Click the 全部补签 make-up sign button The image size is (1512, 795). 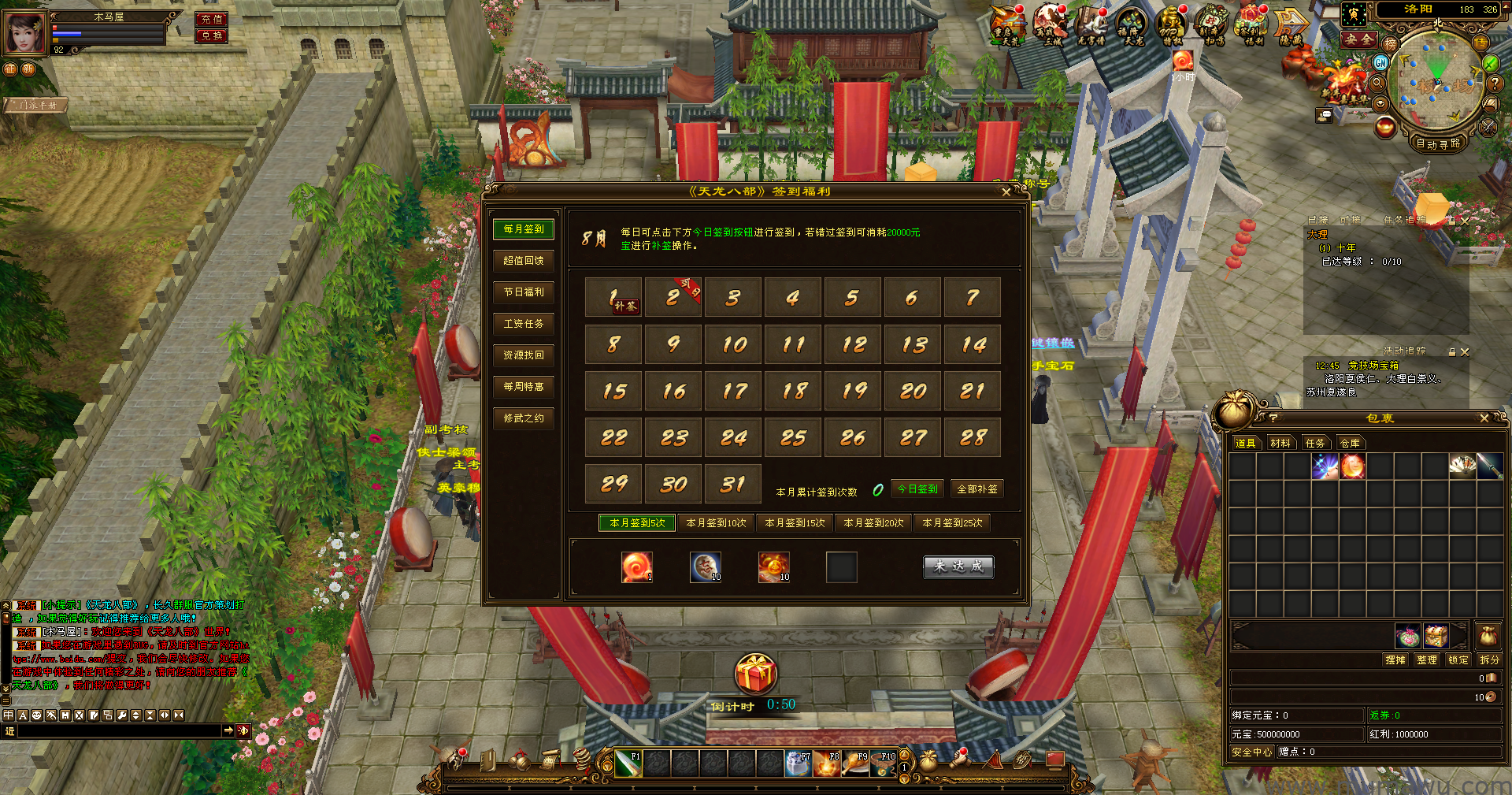pos(976,489)
